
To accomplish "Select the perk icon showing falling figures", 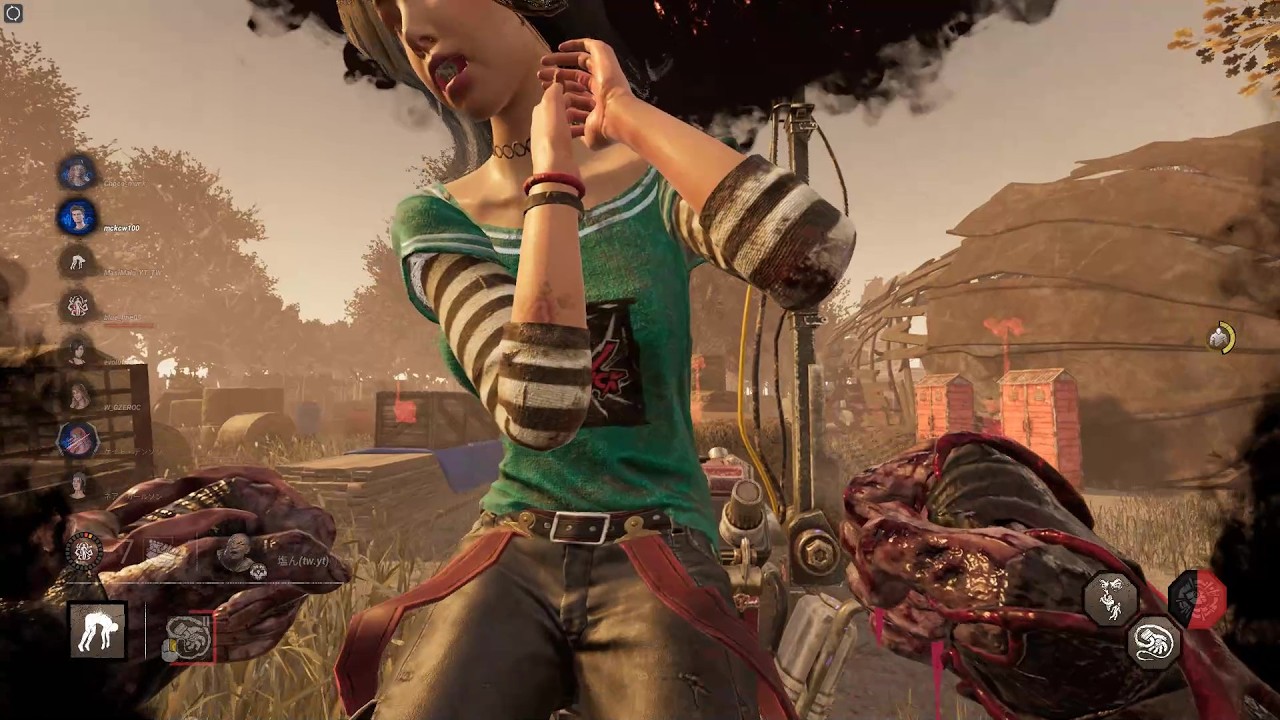I will 1110,598.
